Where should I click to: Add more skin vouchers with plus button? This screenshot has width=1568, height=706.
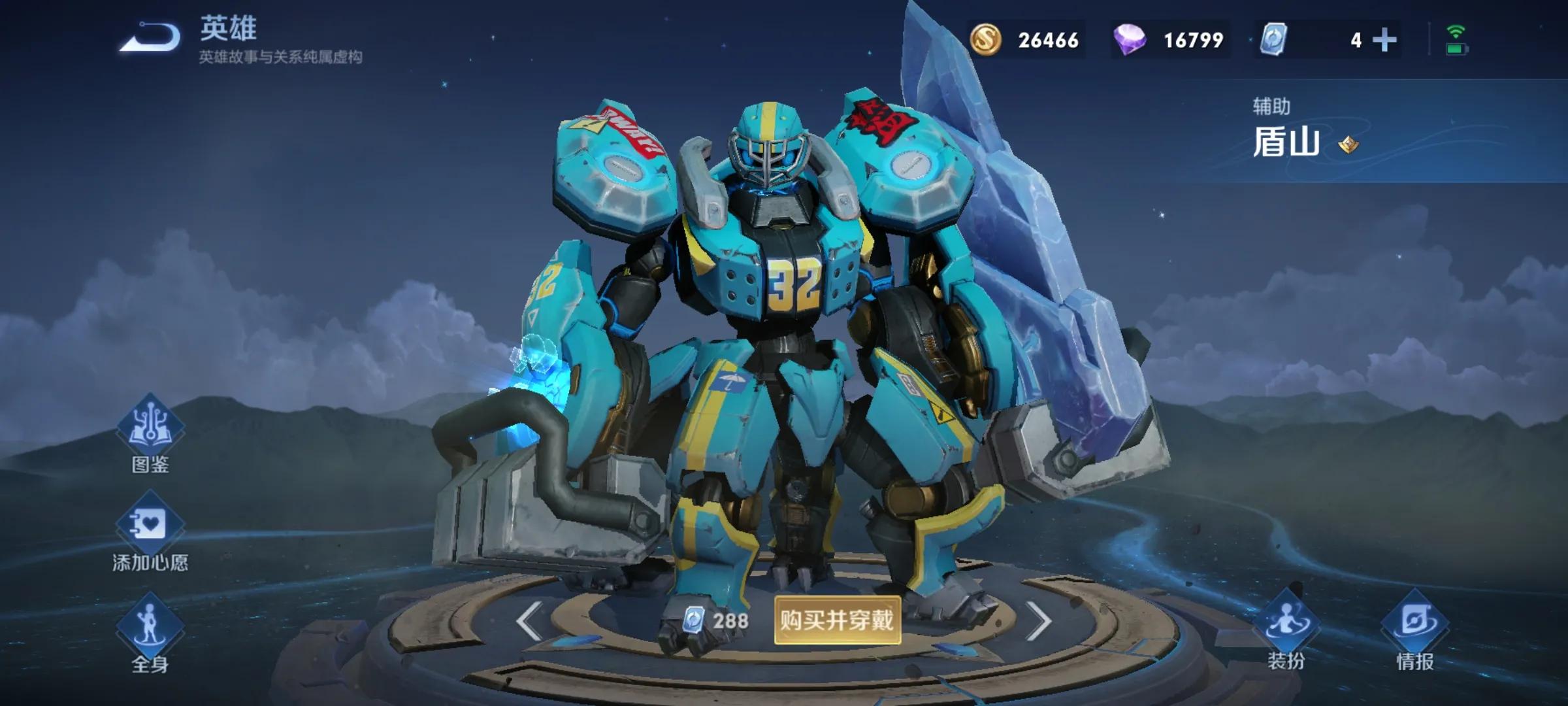click(x=1384, y=41)
